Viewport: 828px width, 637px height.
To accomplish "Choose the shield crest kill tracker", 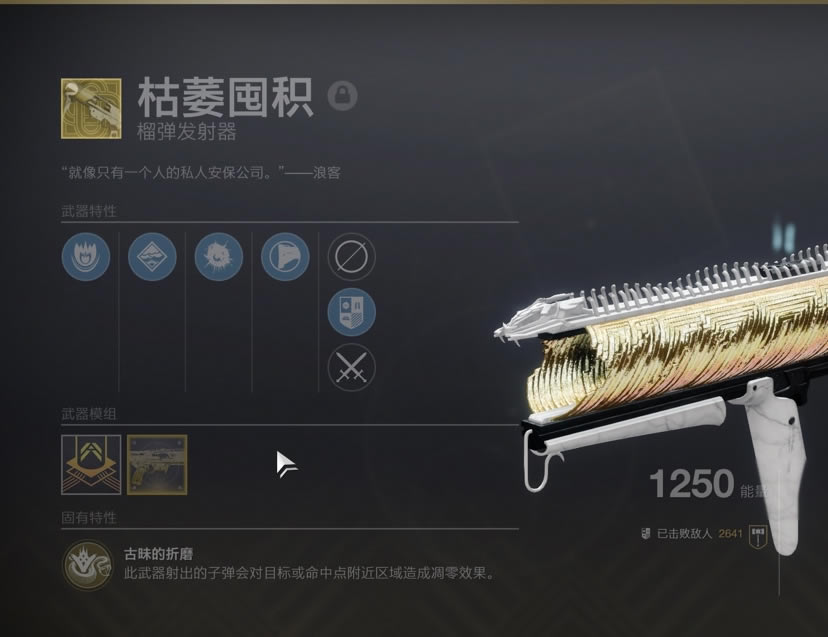I will click(x=351, y=312).
